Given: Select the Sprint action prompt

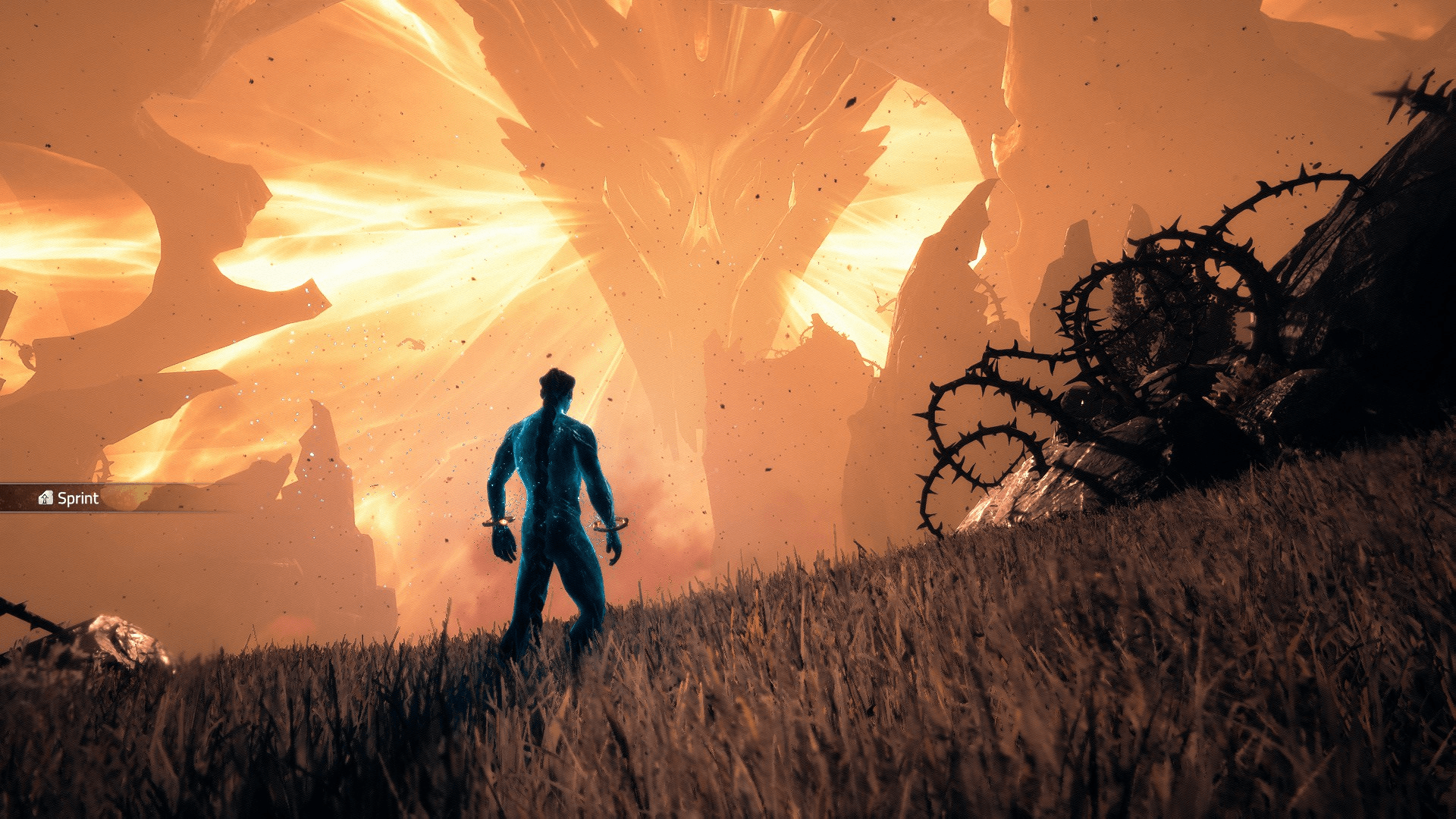Looking at the screenshot, I should point(72,498).
